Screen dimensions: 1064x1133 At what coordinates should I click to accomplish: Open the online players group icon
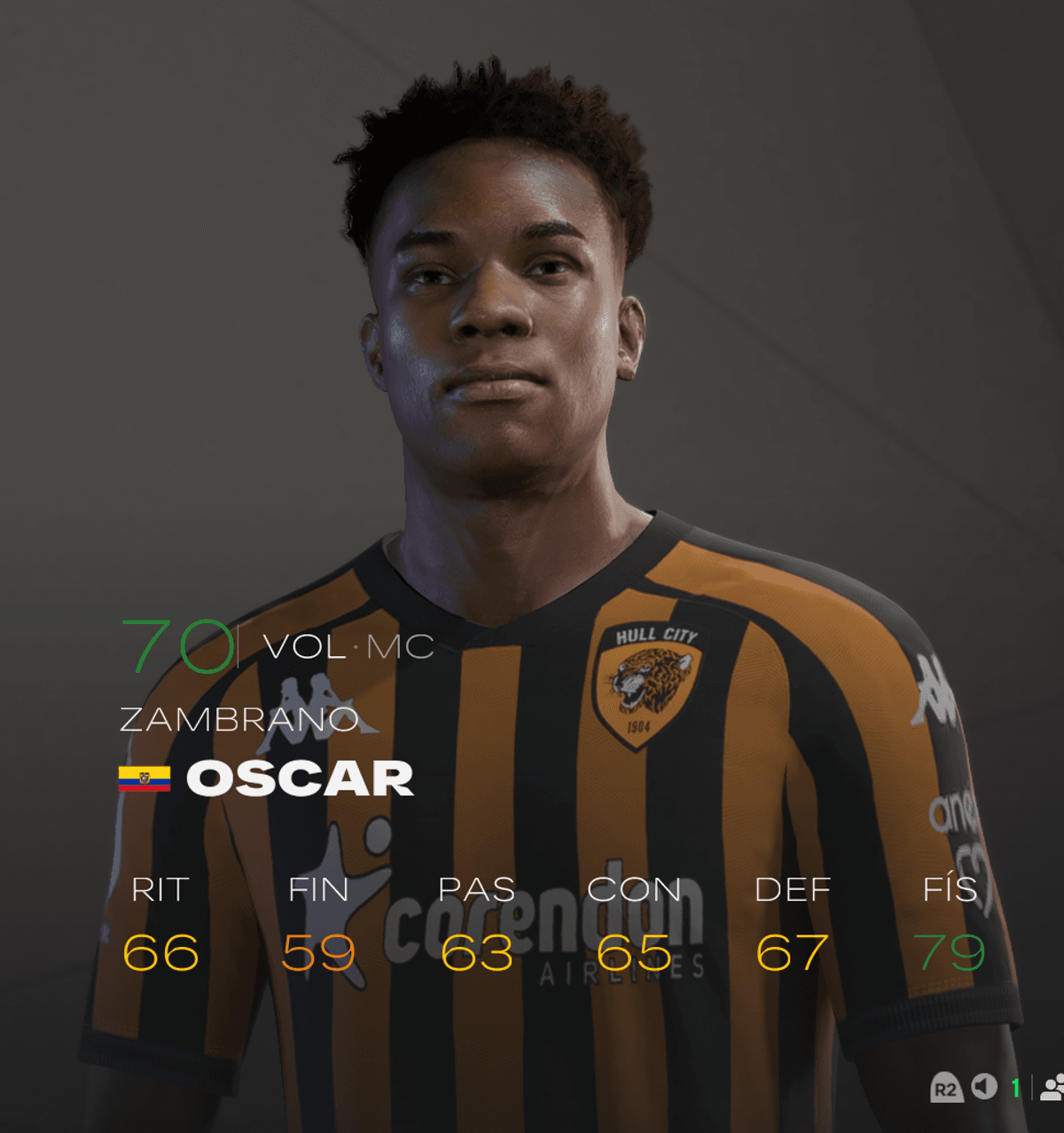[1052, 1087]
